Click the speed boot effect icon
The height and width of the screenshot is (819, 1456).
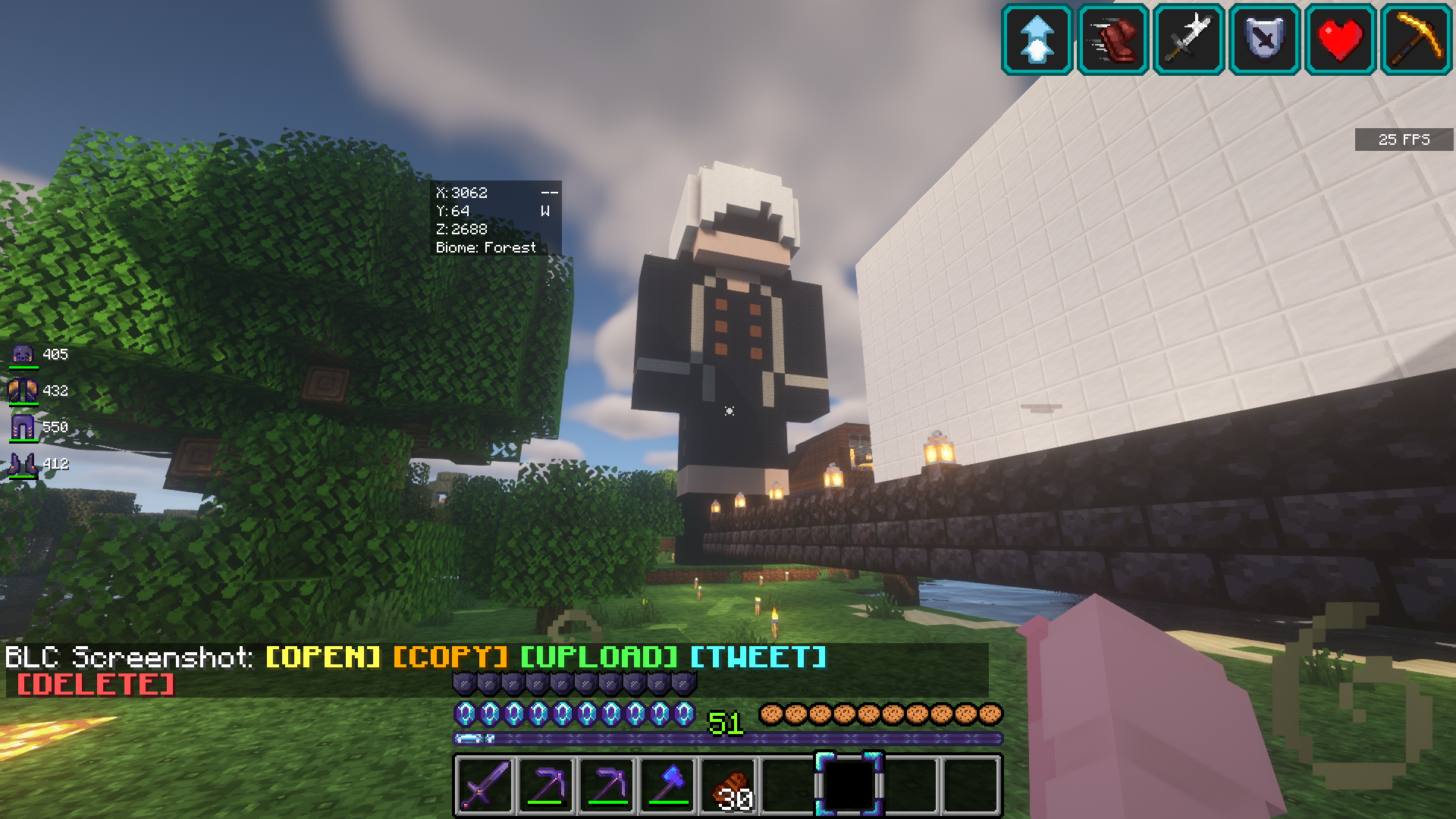pyautogui.click(x=1112, y=39)
